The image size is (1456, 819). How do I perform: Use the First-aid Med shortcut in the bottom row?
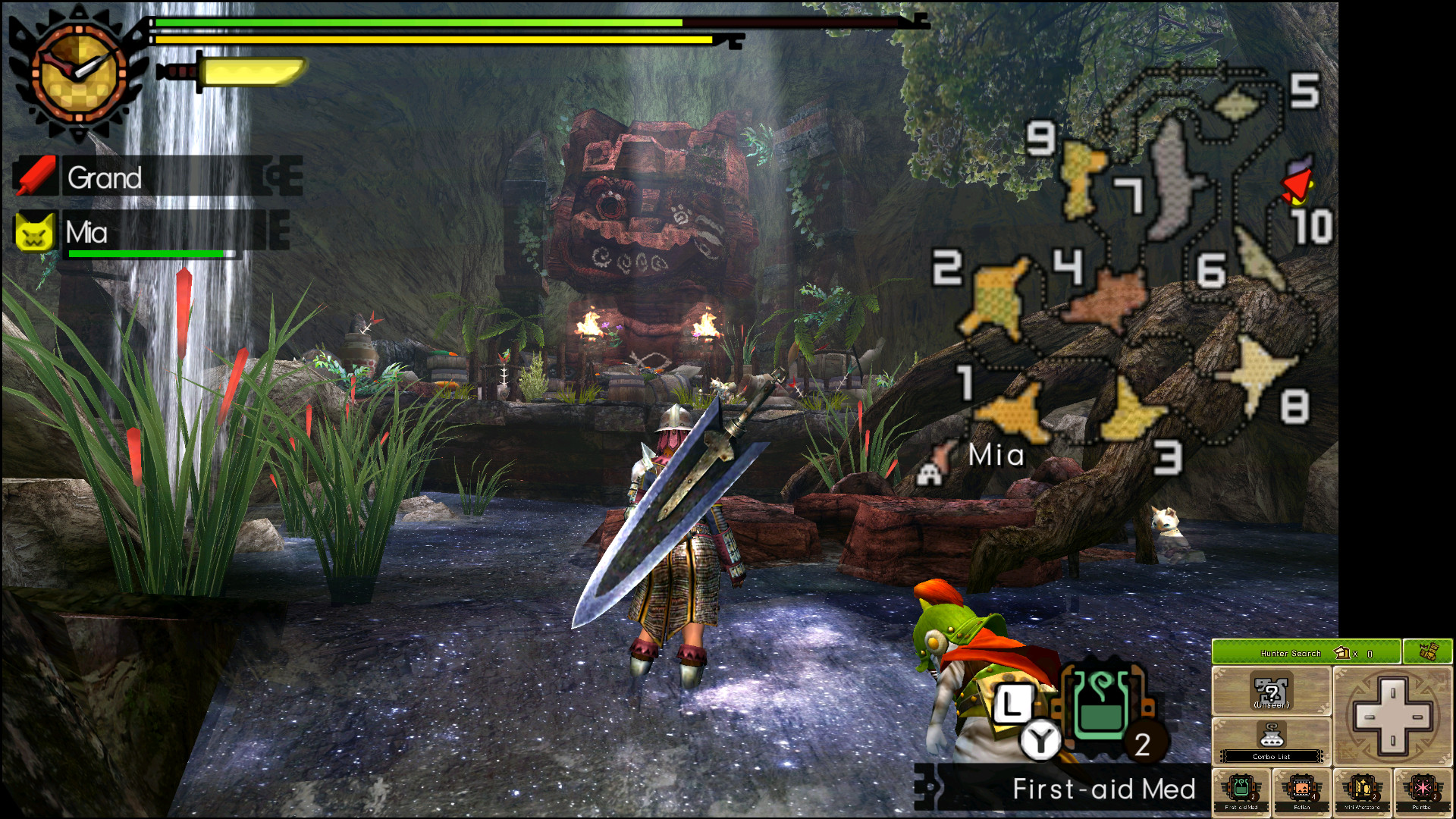[x=1241, y=792]
